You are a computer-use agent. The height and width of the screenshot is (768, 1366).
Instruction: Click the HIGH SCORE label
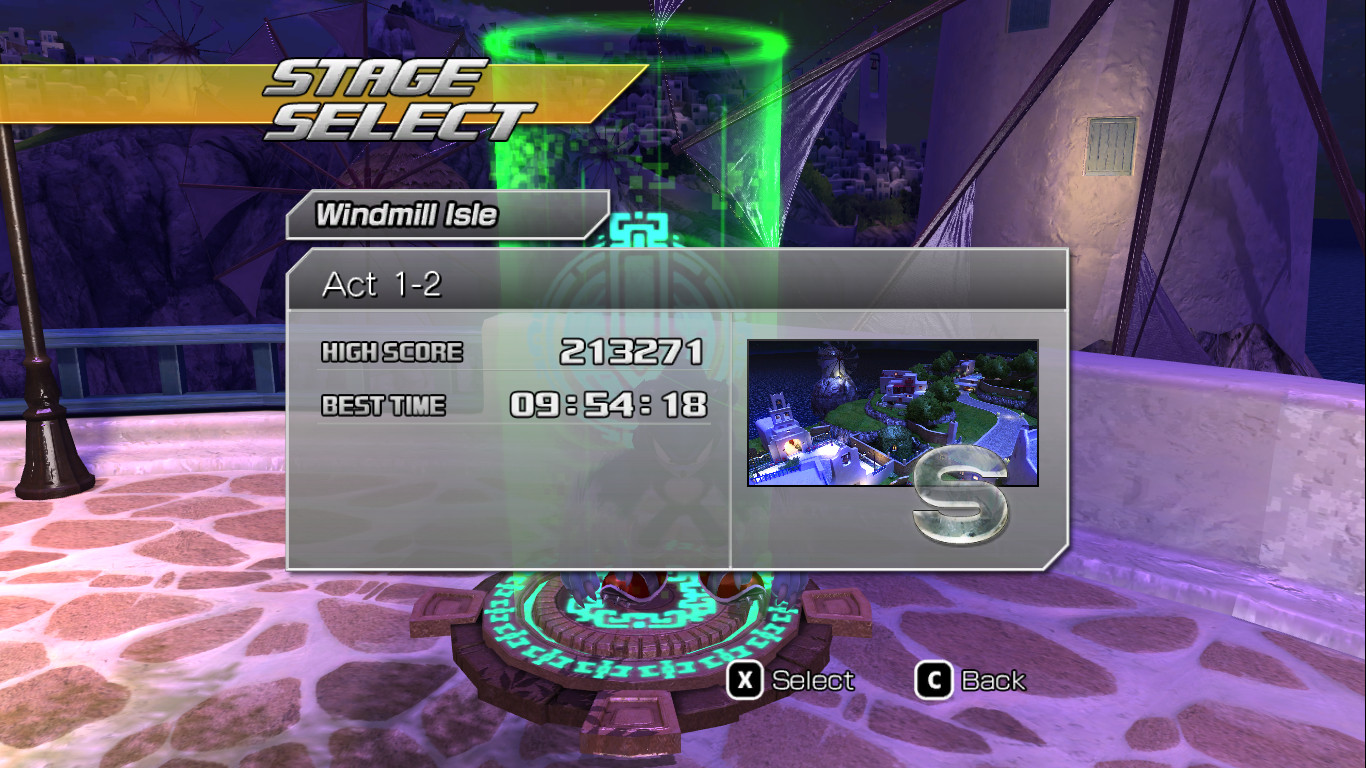(390, 352)
